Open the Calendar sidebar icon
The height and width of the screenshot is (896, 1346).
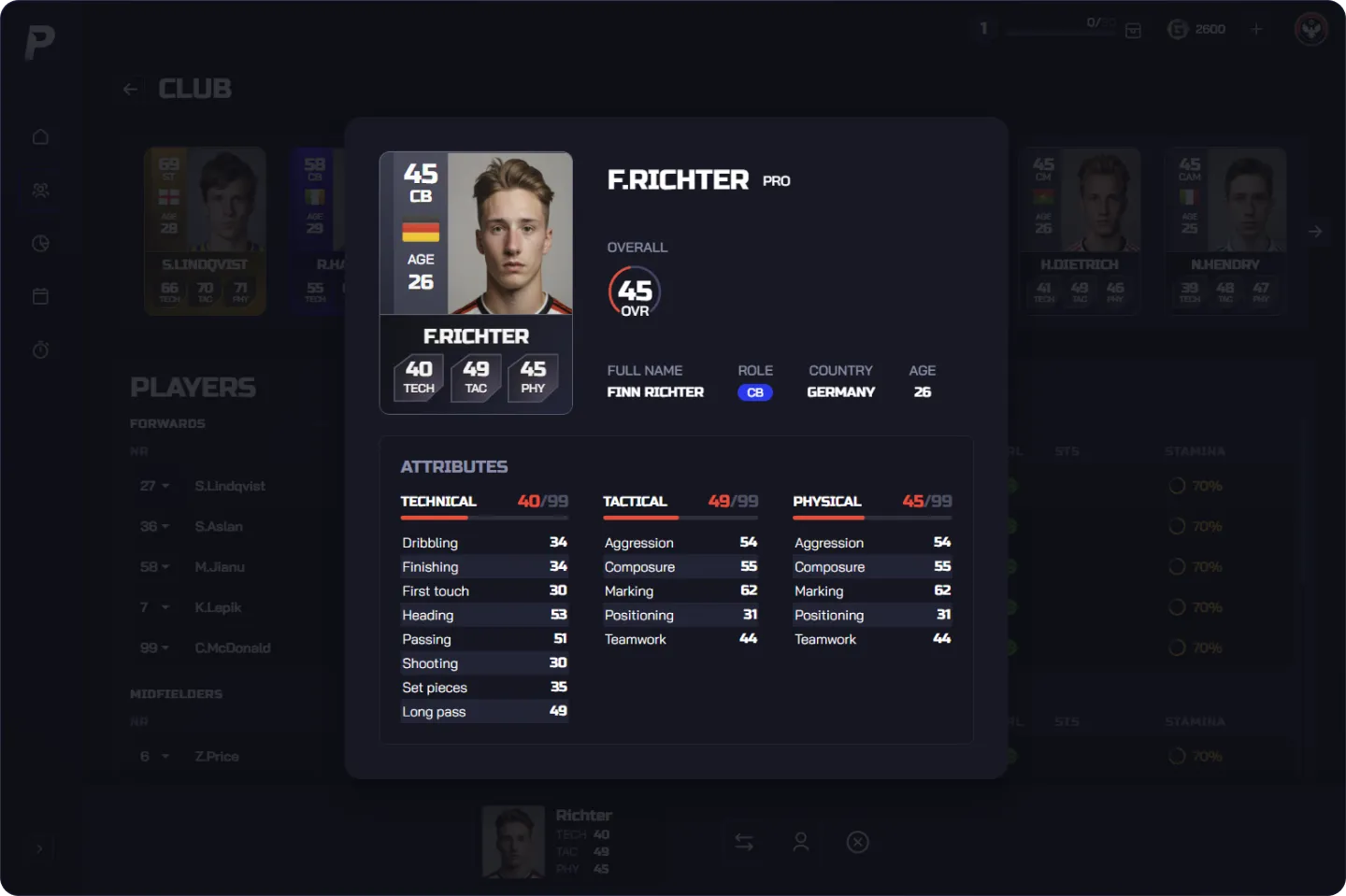40,296
